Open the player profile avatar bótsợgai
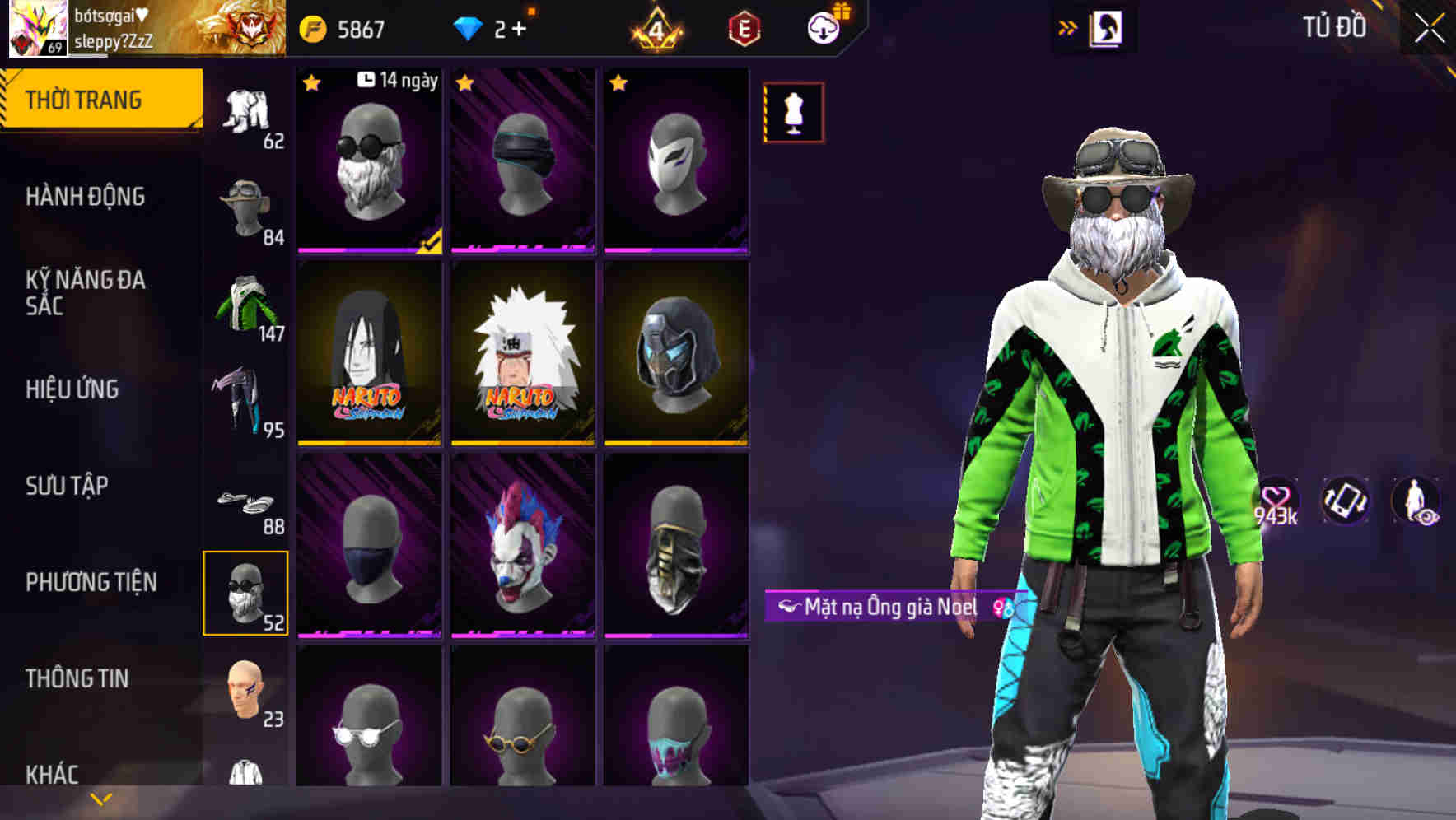This screenshot has width=1456, height=820. [x=33, y=31]
